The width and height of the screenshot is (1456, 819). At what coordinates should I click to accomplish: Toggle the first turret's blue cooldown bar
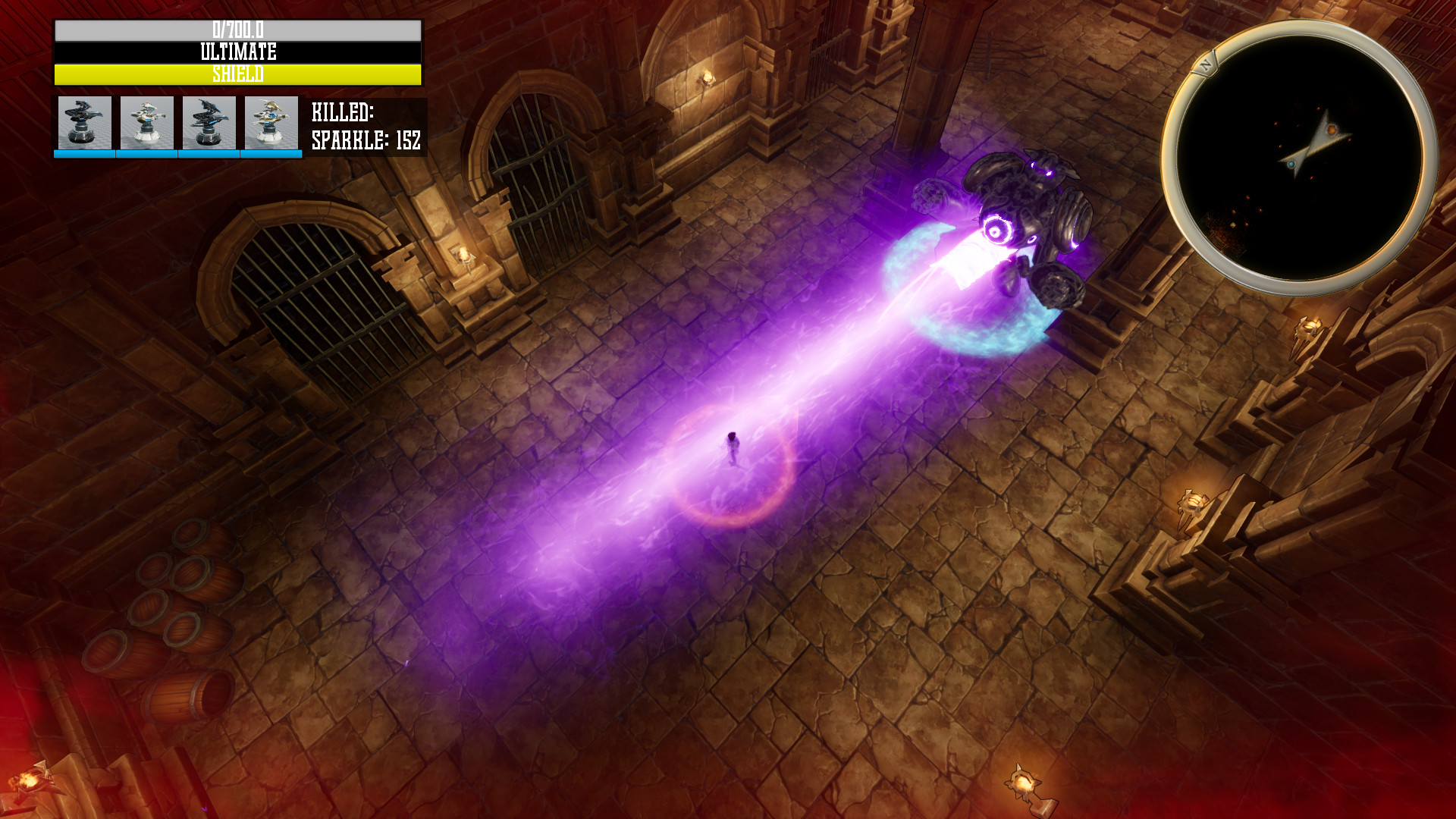pos(84,152)
